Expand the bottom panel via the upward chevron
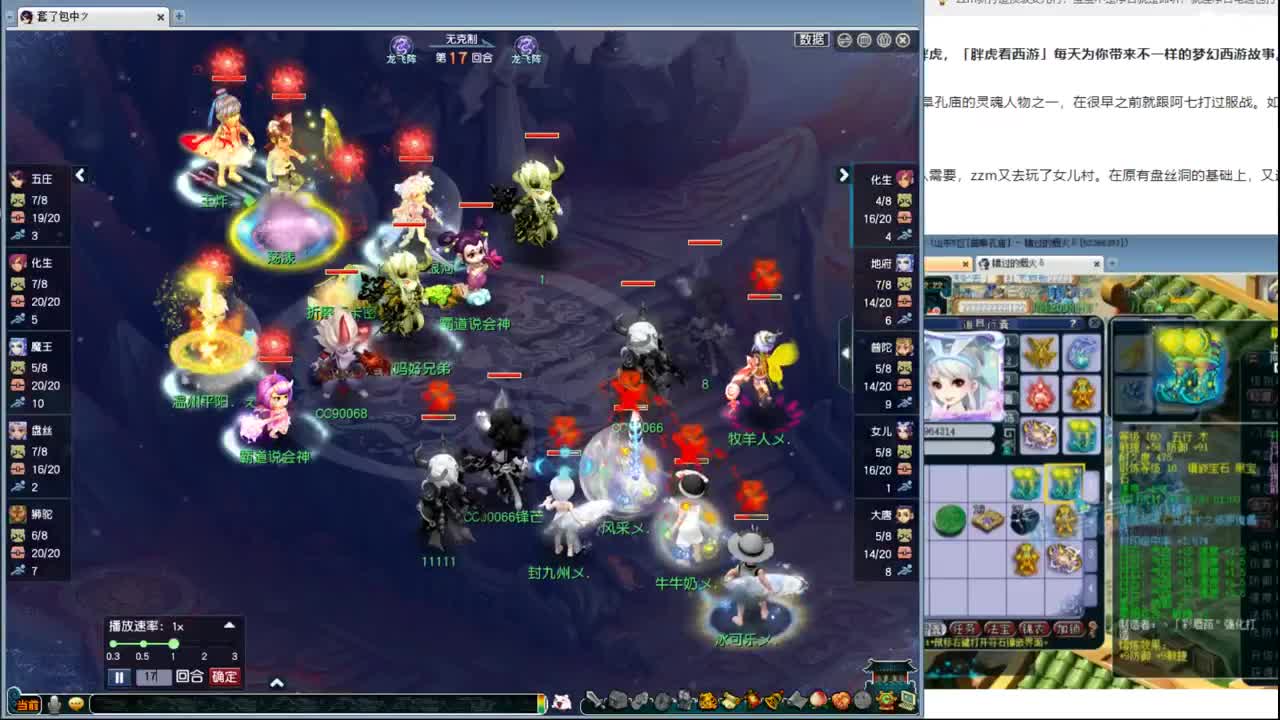 [278, 681]
